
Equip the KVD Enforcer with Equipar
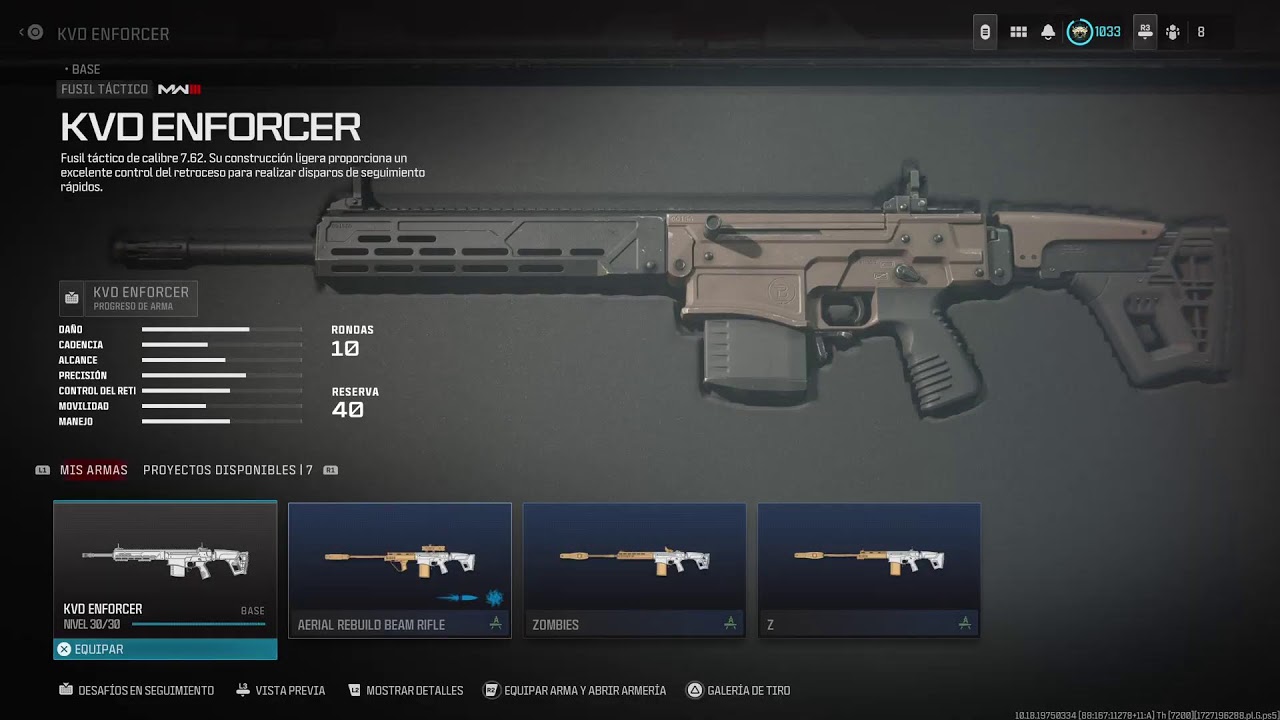[165, 649]
